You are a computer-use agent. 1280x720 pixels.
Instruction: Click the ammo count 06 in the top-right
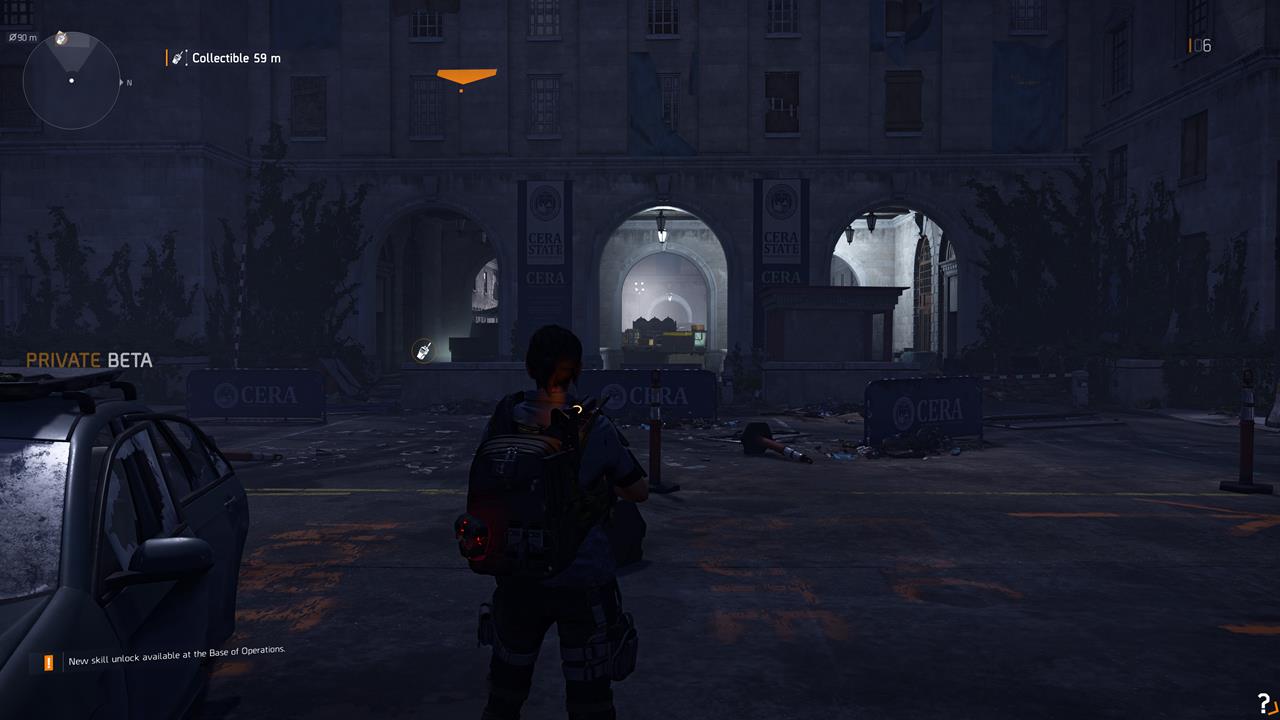pos(1204,45)
